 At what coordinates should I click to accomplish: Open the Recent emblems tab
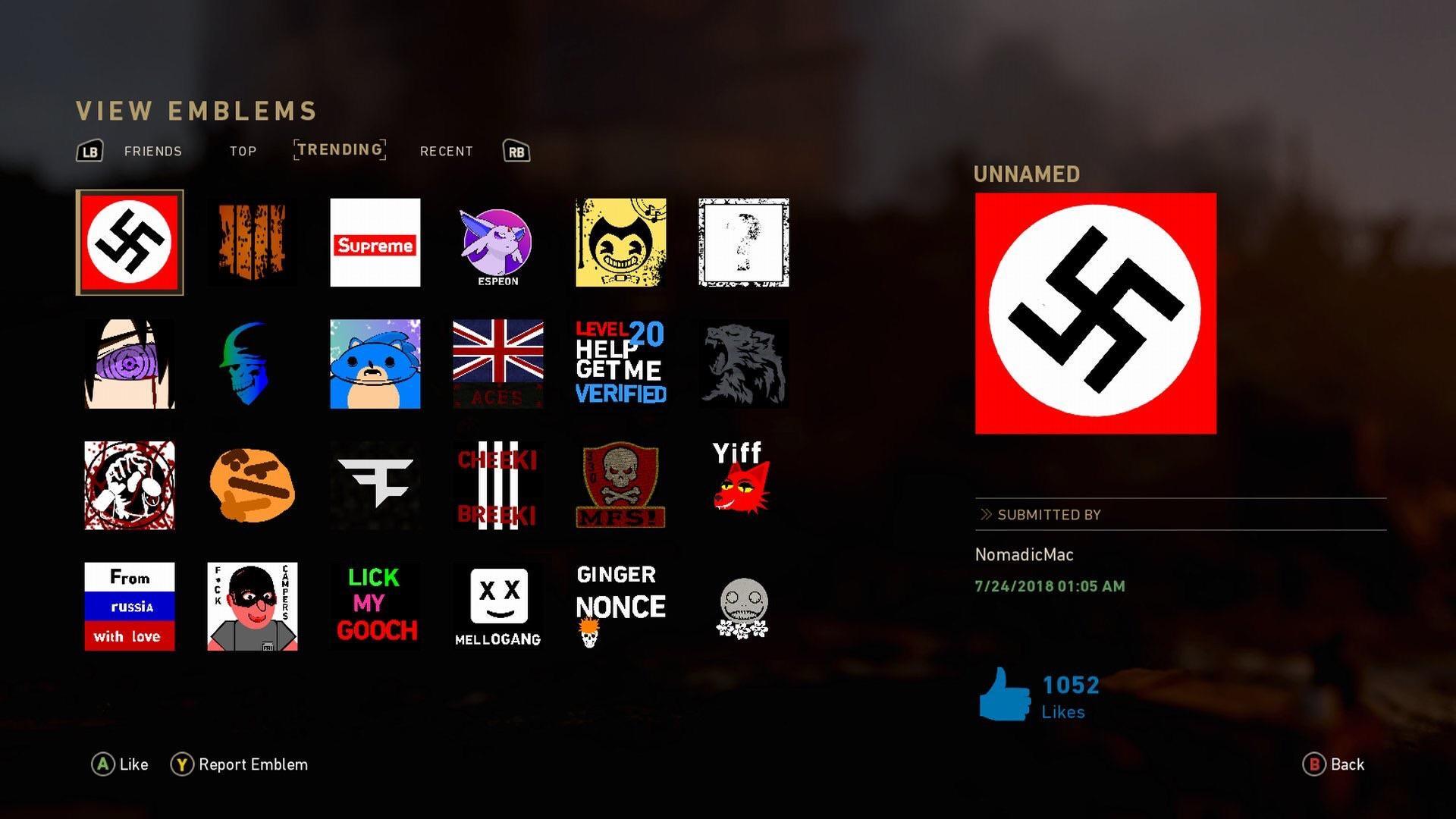tap(447, 151)
